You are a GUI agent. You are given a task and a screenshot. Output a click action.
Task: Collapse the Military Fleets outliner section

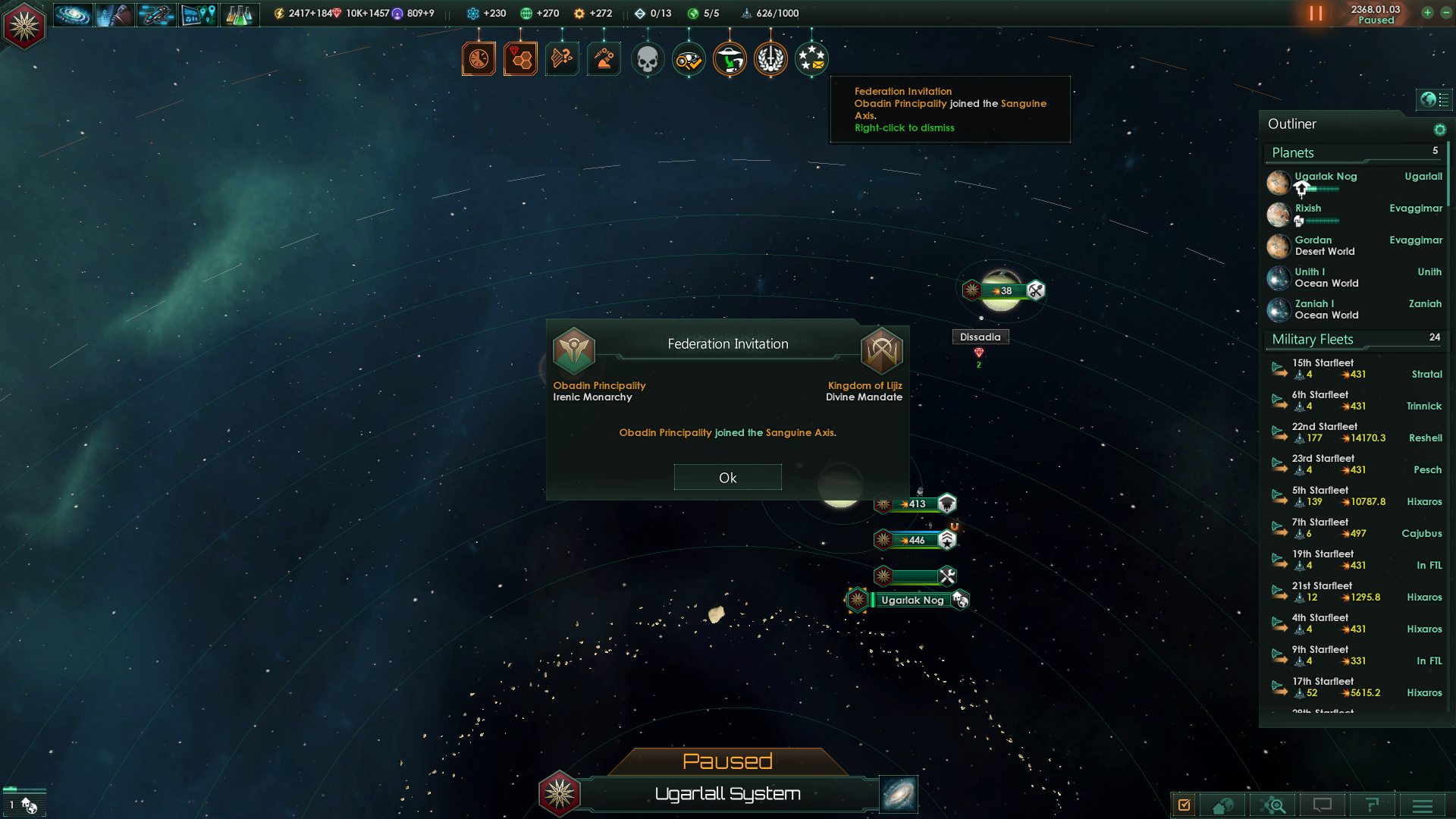click(x=1313, y=340)
